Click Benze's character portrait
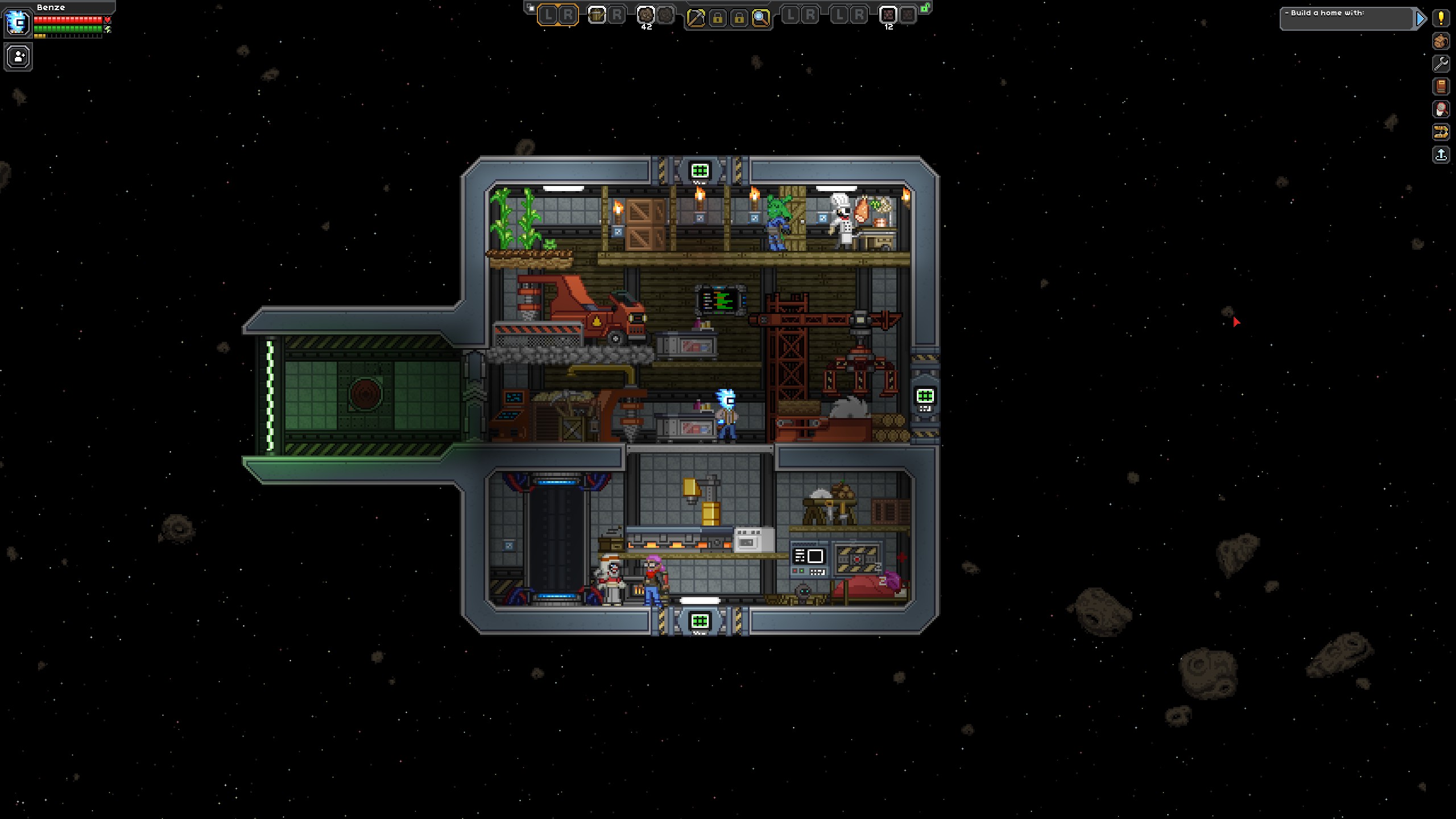1456x819 pixels. (18, 23)
